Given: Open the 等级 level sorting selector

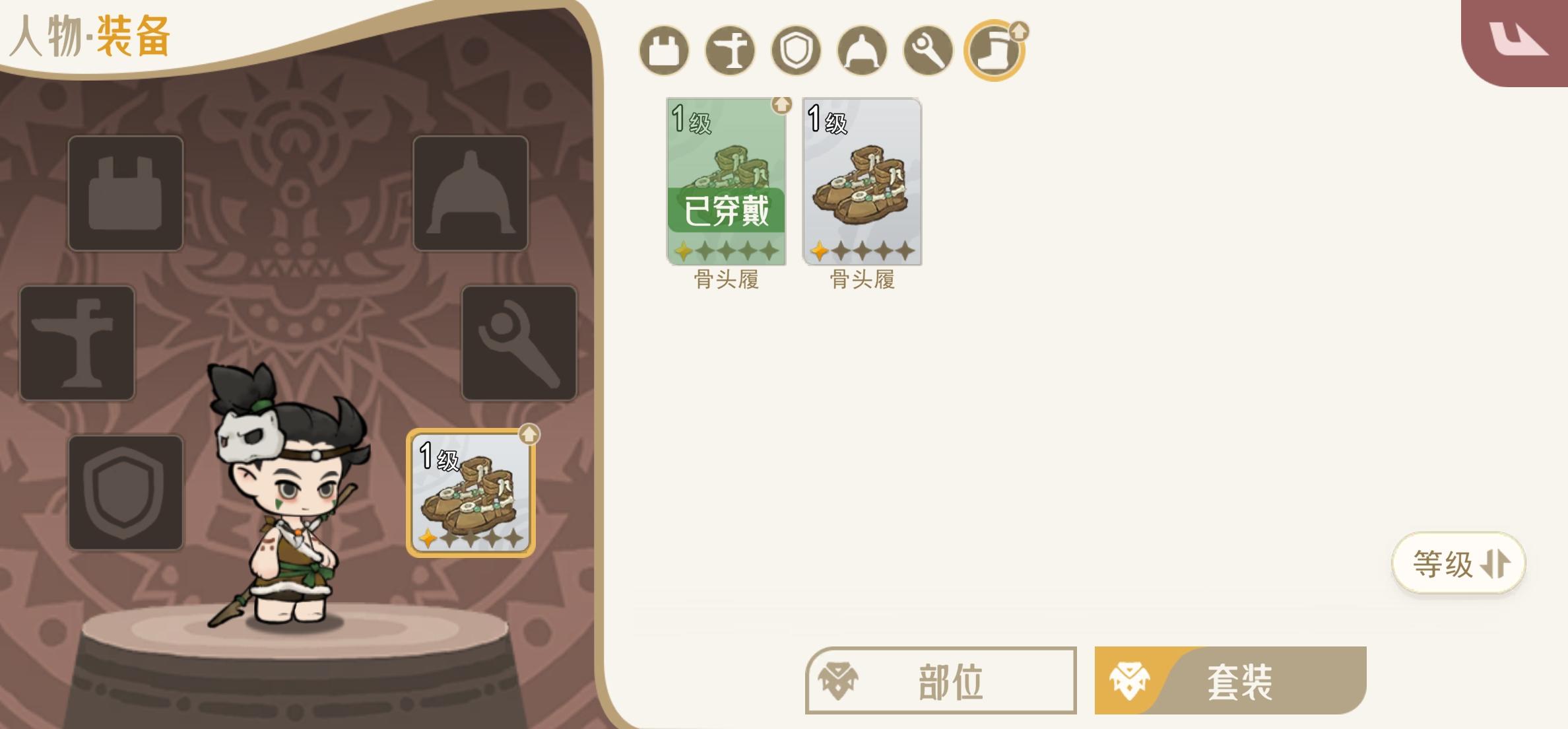Looking at the screenshot, I should 1458,562.
